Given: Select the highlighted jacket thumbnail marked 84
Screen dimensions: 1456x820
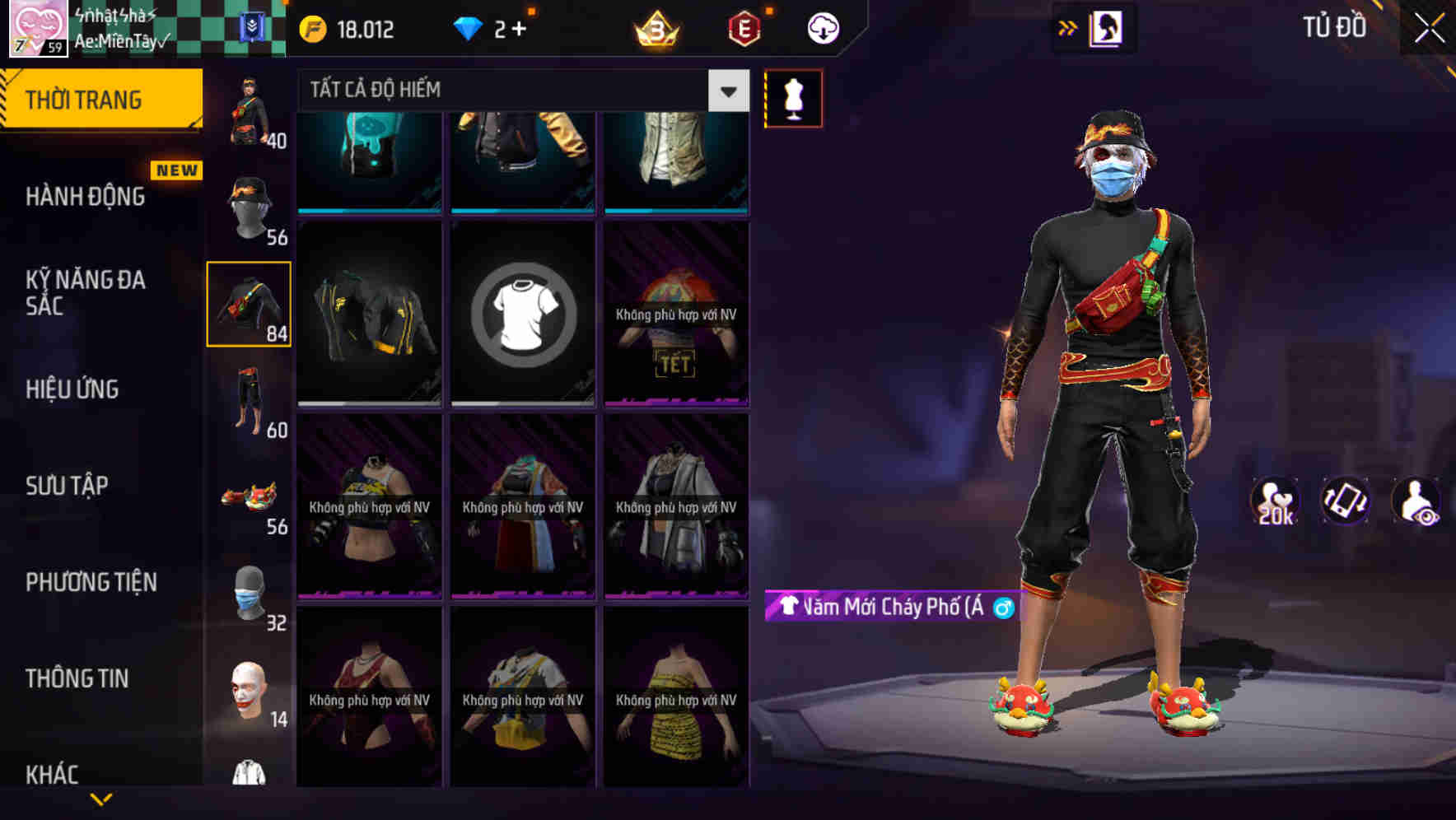Looking at the screenshot, I should 249,304.
